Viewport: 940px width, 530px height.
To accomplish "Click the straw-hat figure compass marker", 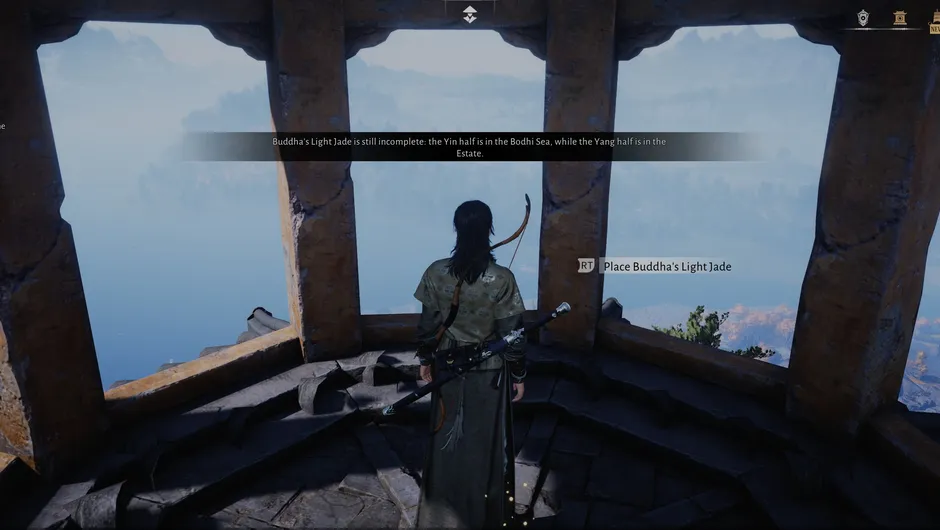I will (470, 14).
